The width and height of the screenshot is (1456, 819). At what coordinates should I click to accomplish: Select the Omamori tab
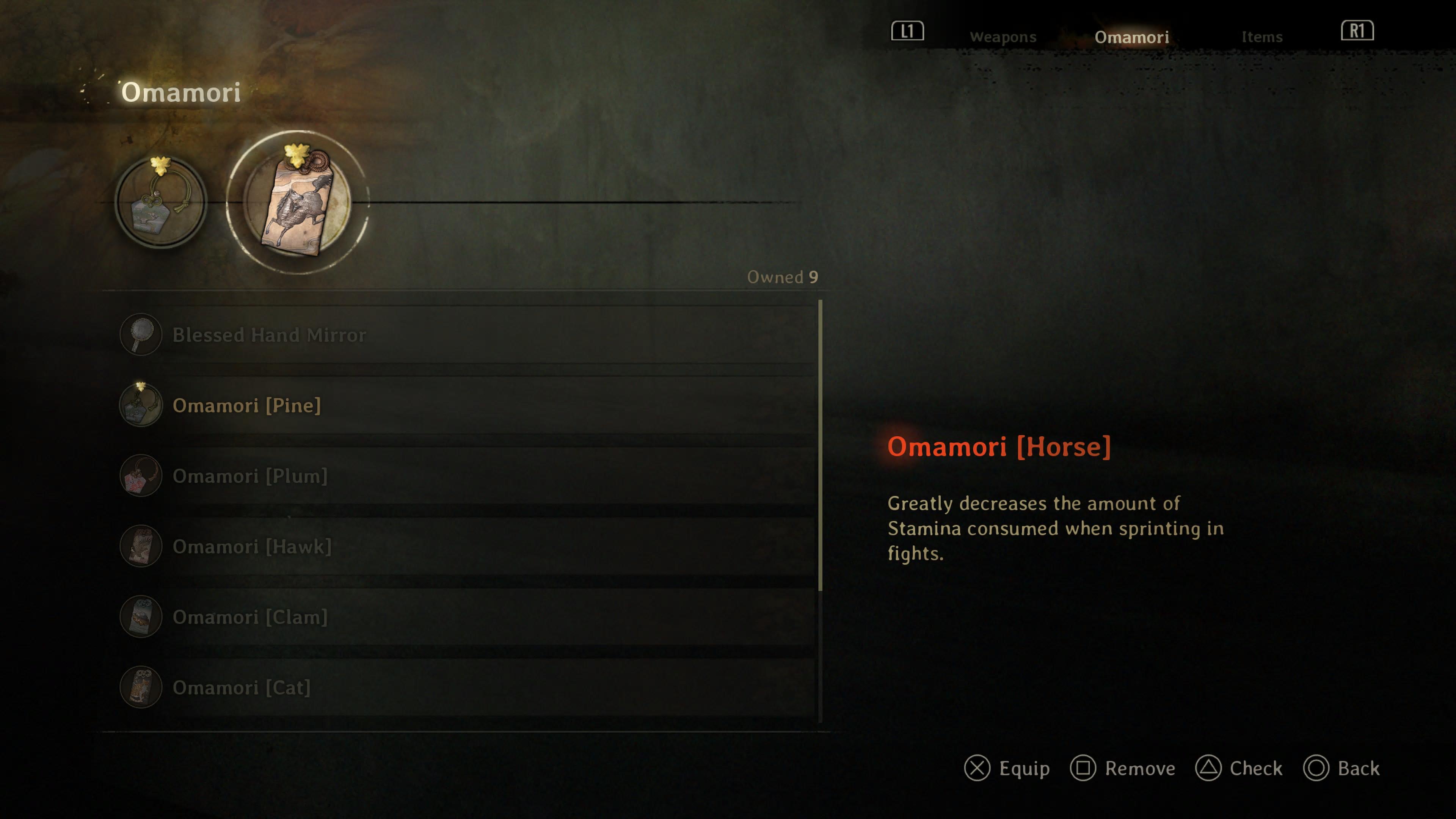pos(1131,37)
